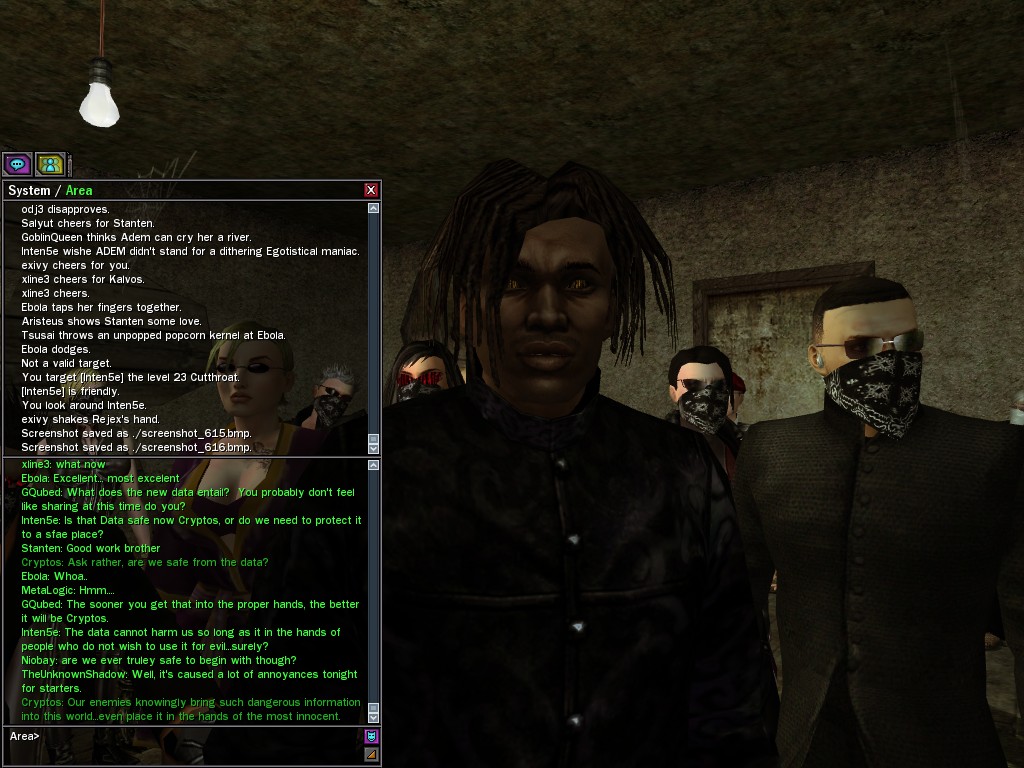Open the purple mask emote icon

371,737
